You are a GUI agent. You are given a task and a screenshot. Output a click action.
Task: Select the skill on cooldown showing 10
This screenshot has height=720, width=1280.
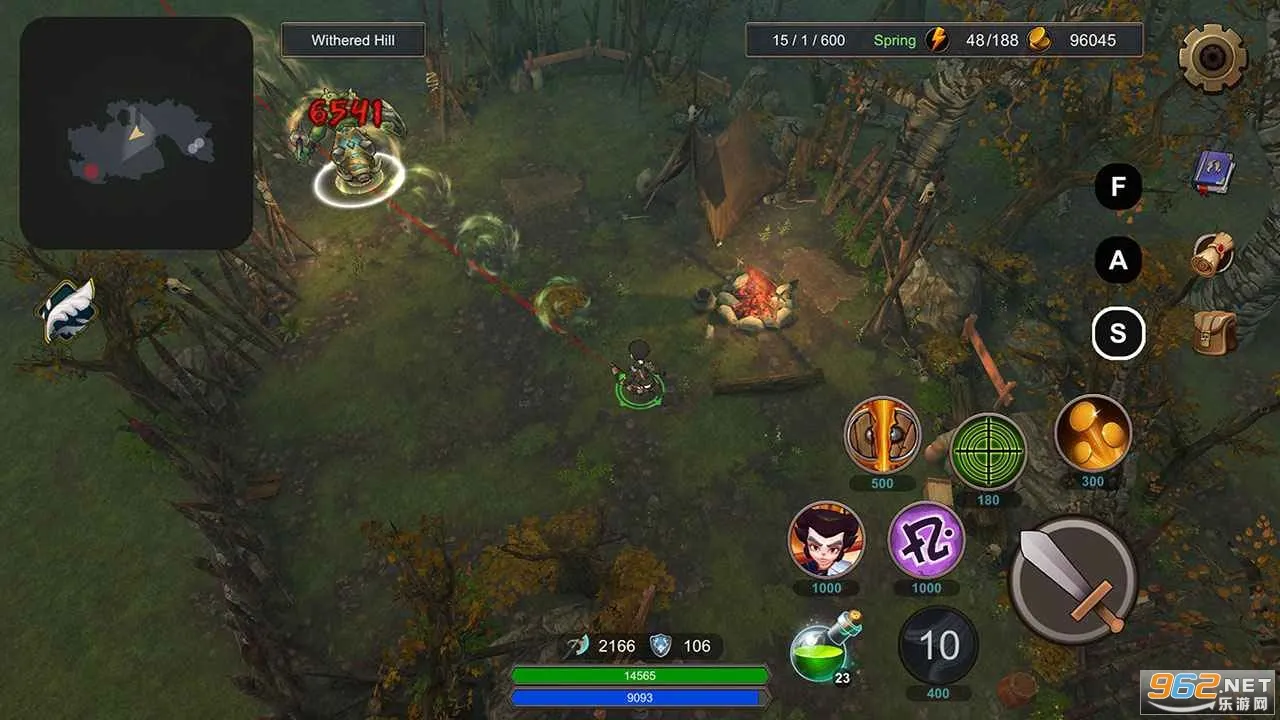click(938, 646)
